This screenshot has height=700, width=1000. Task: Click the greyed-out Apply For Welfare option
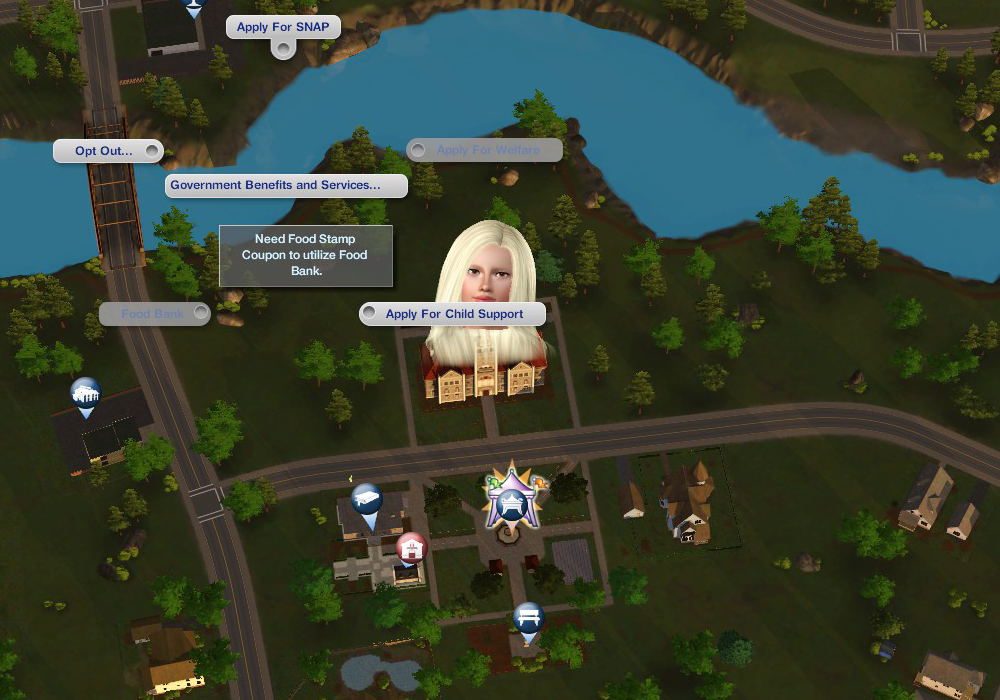coord(487,150)
